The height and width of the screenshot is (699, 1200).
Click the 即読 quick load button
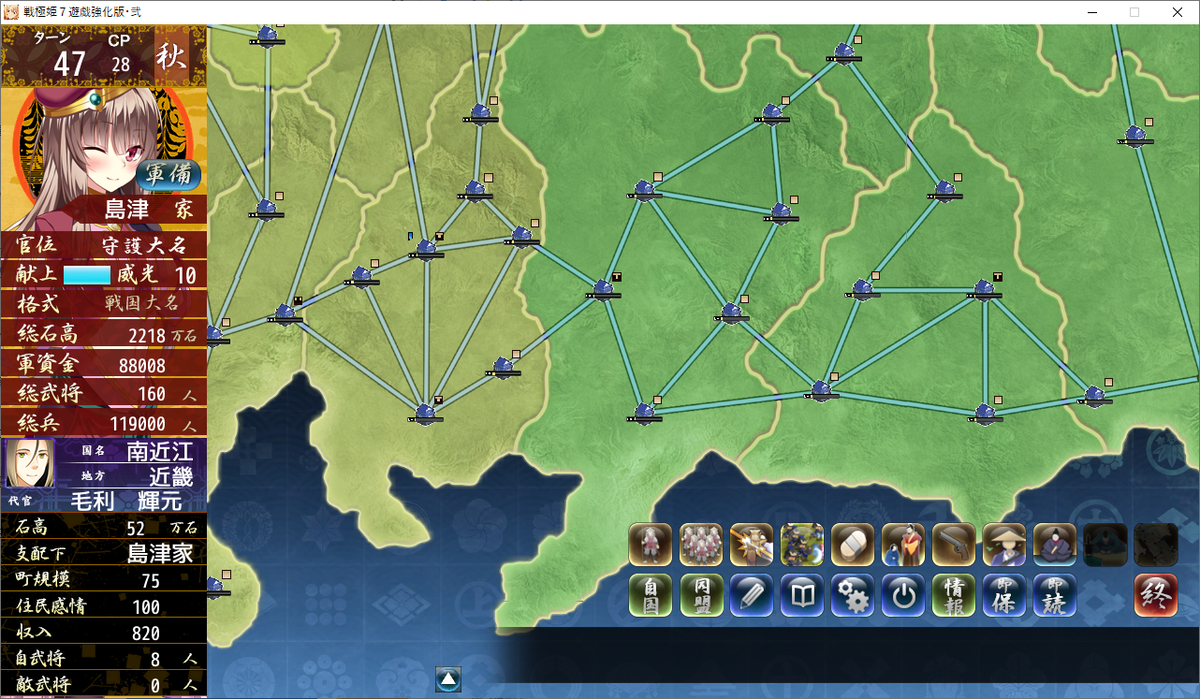point(1055,595)
